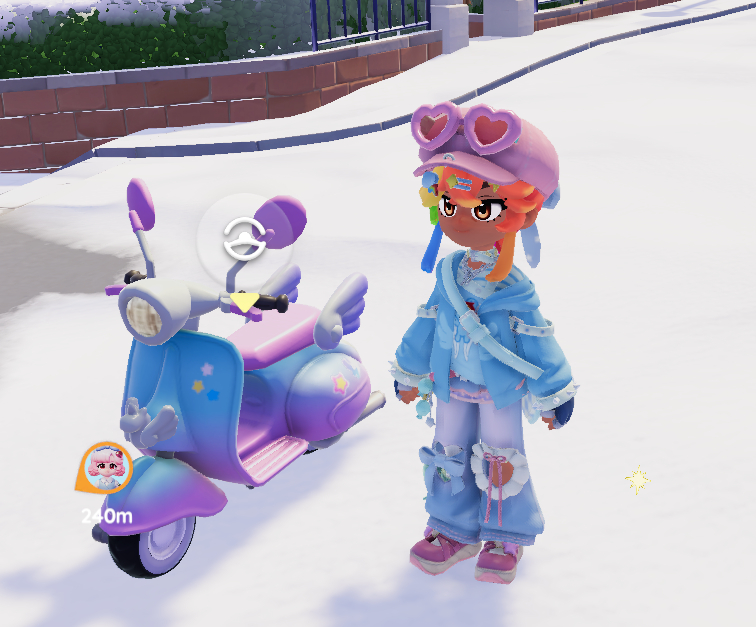Tap the steering wheel ride prompt
The image size is (756, 627).
point(244,240)
